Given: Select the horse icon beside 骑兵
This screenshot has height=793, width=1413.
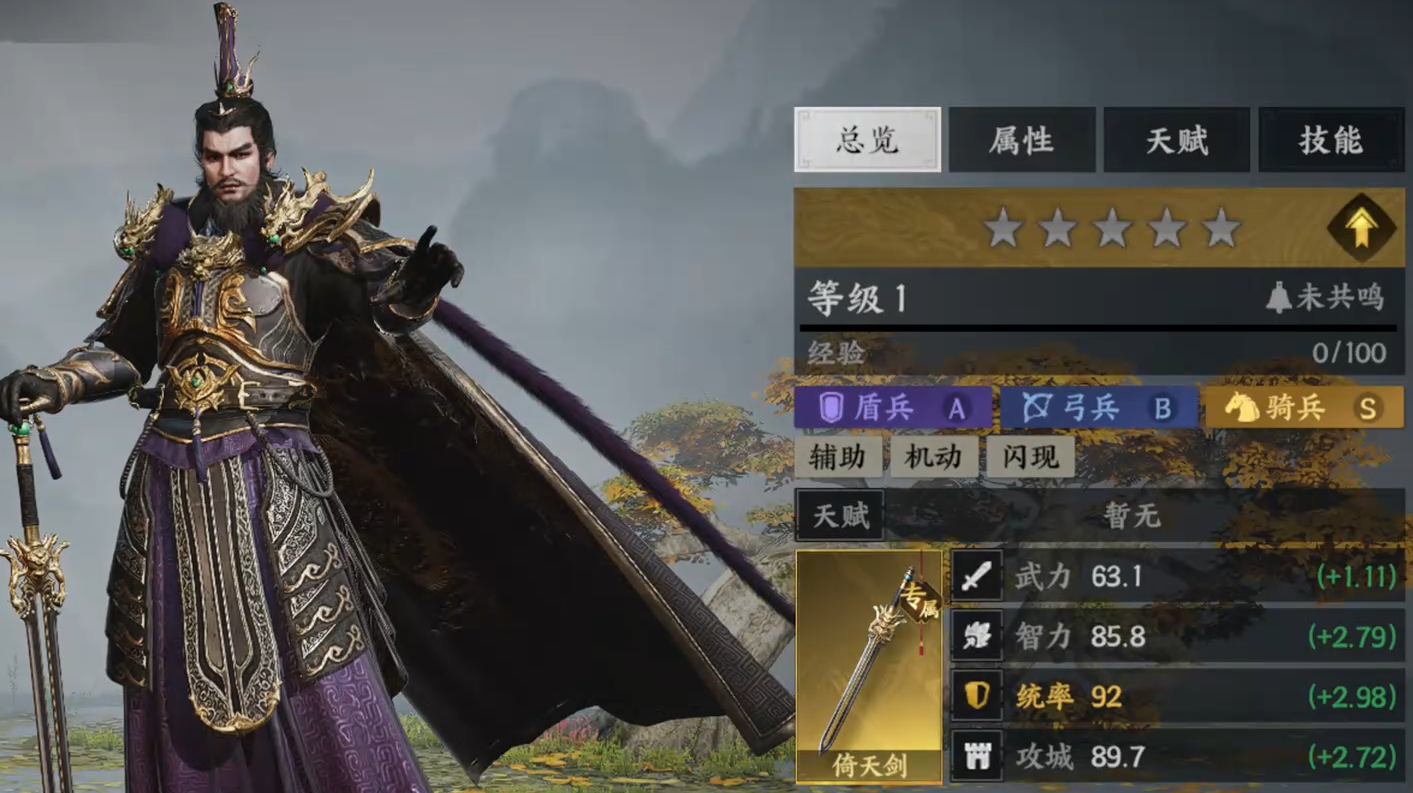Looking at the screenshot, I should [x=1243, y=408].
